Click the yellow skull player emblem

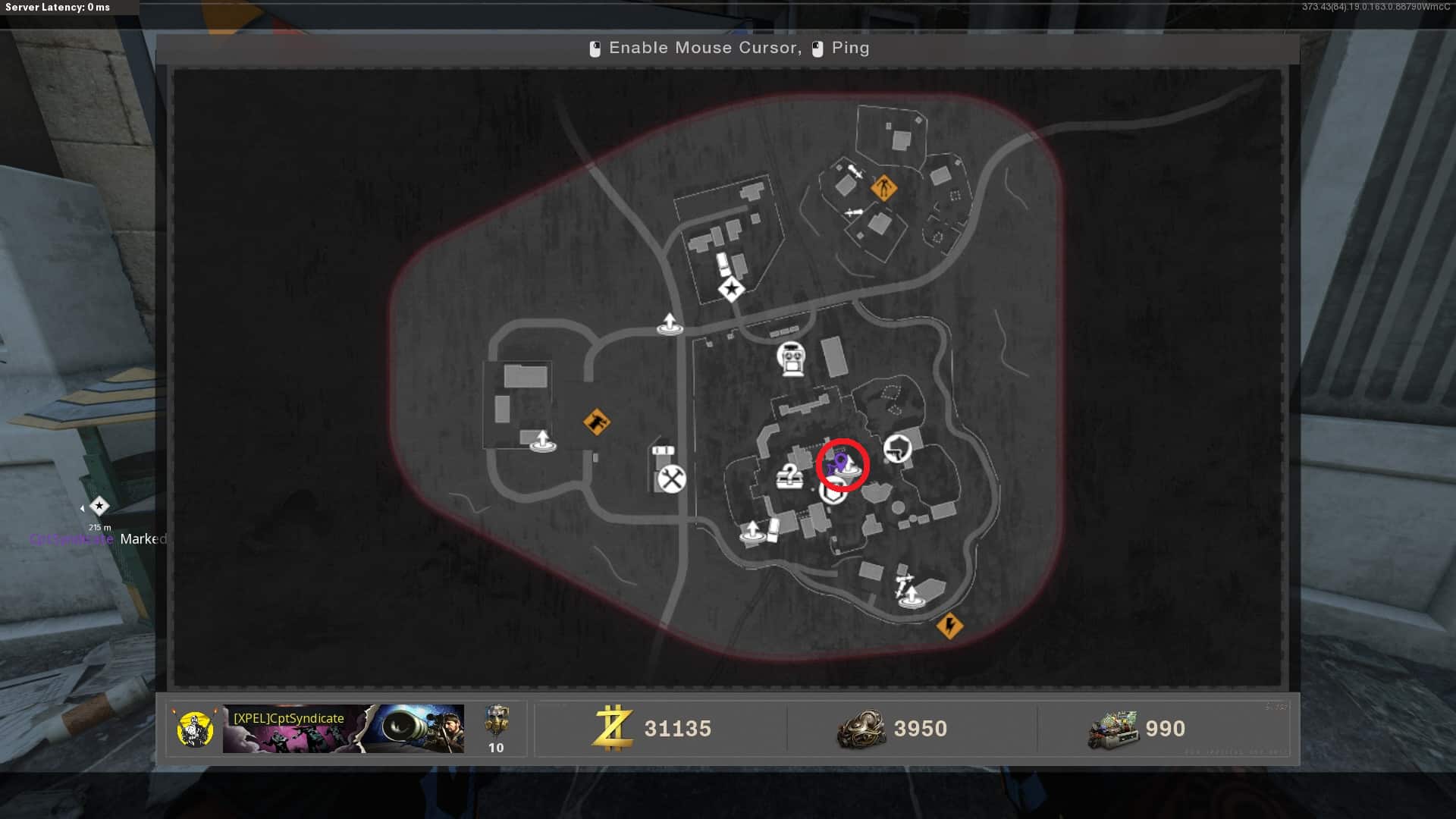(x=195, y=729)
